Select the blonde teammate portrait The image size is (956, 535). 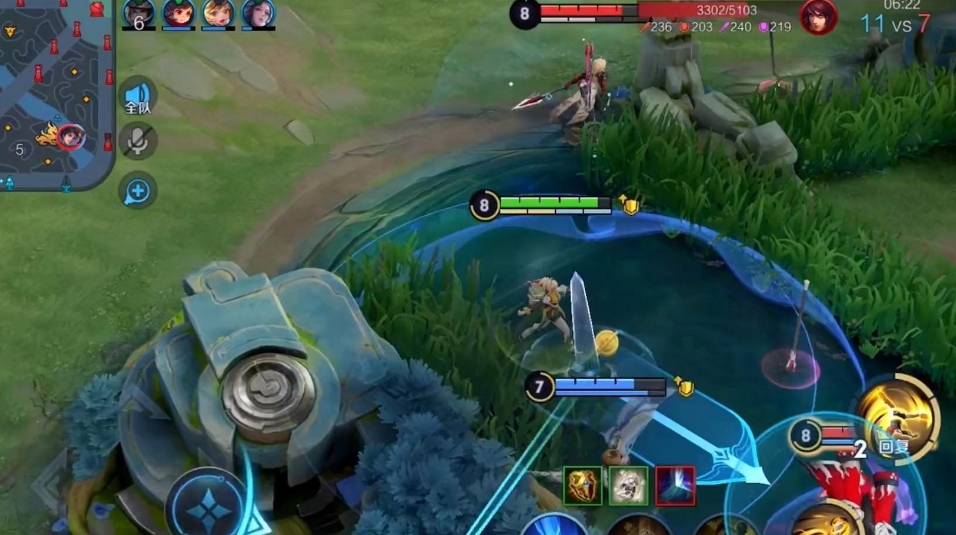point(218,13)
